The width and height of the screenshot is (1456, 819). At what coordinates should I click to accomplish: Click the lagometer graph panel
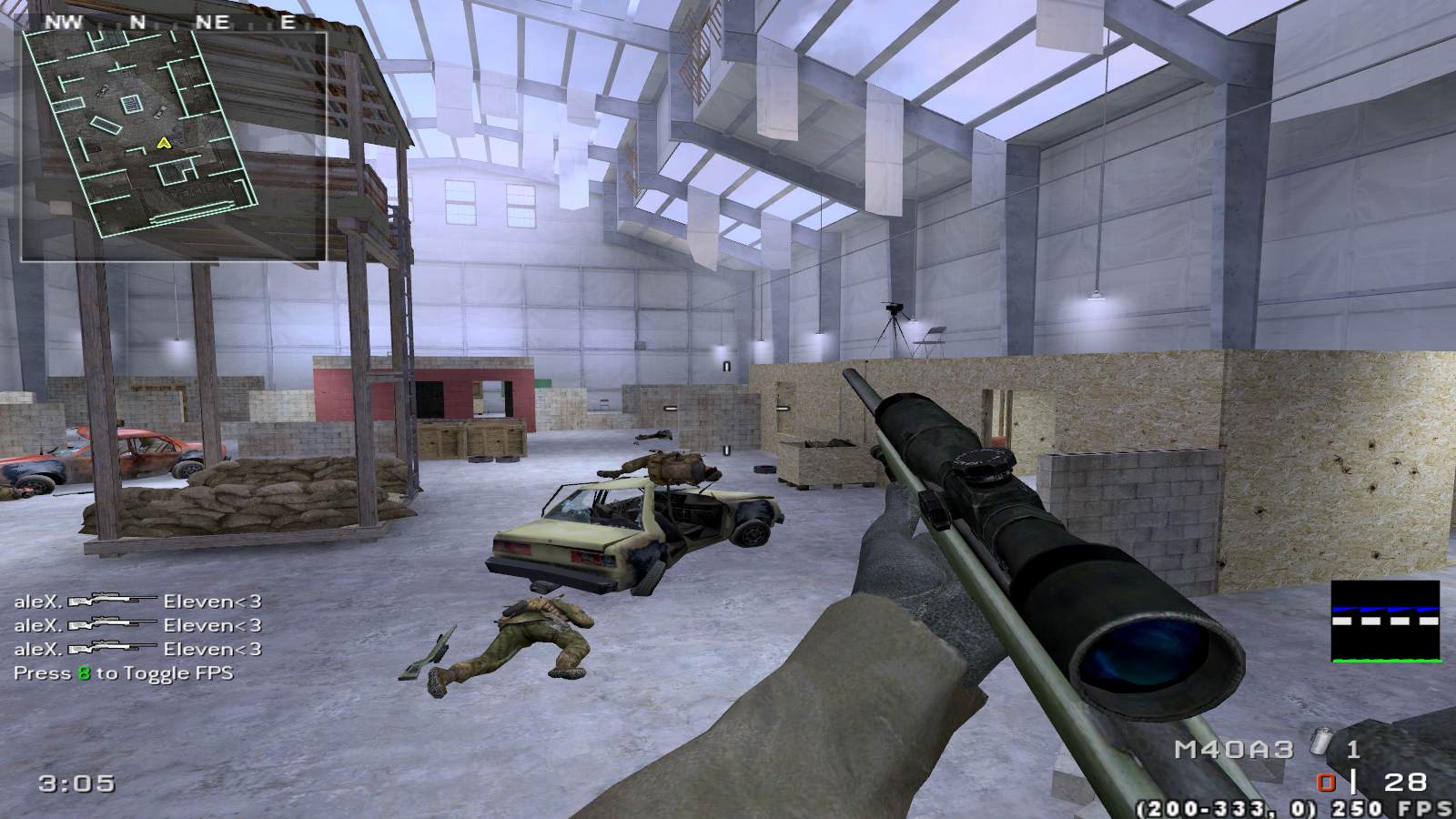[1385, 621]
